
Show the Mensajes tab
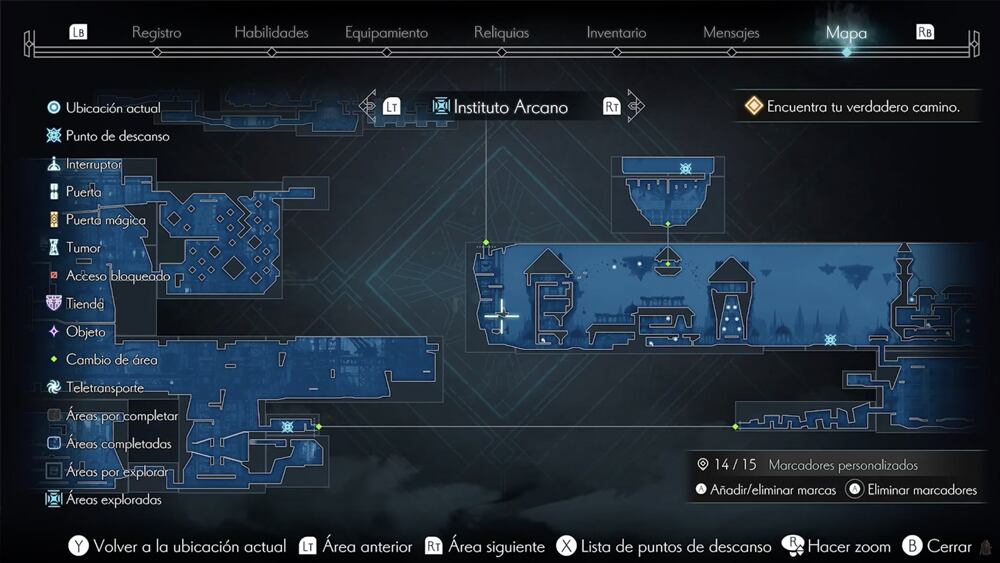pos(731,33)
